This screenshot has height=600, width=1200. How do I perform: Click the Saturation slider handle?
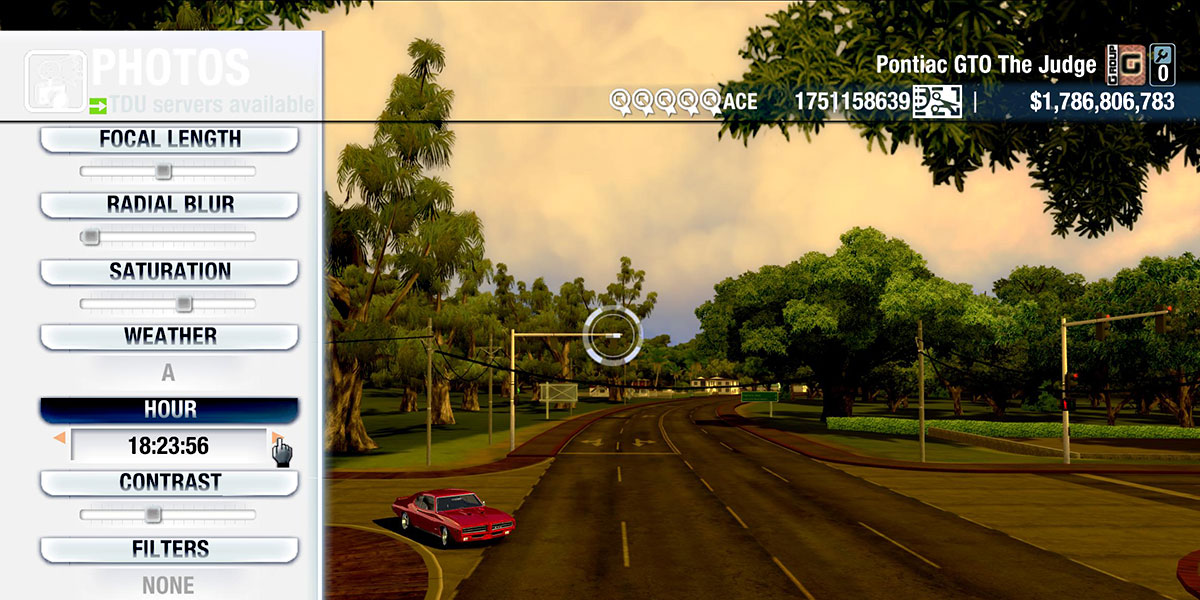point(184,303)
